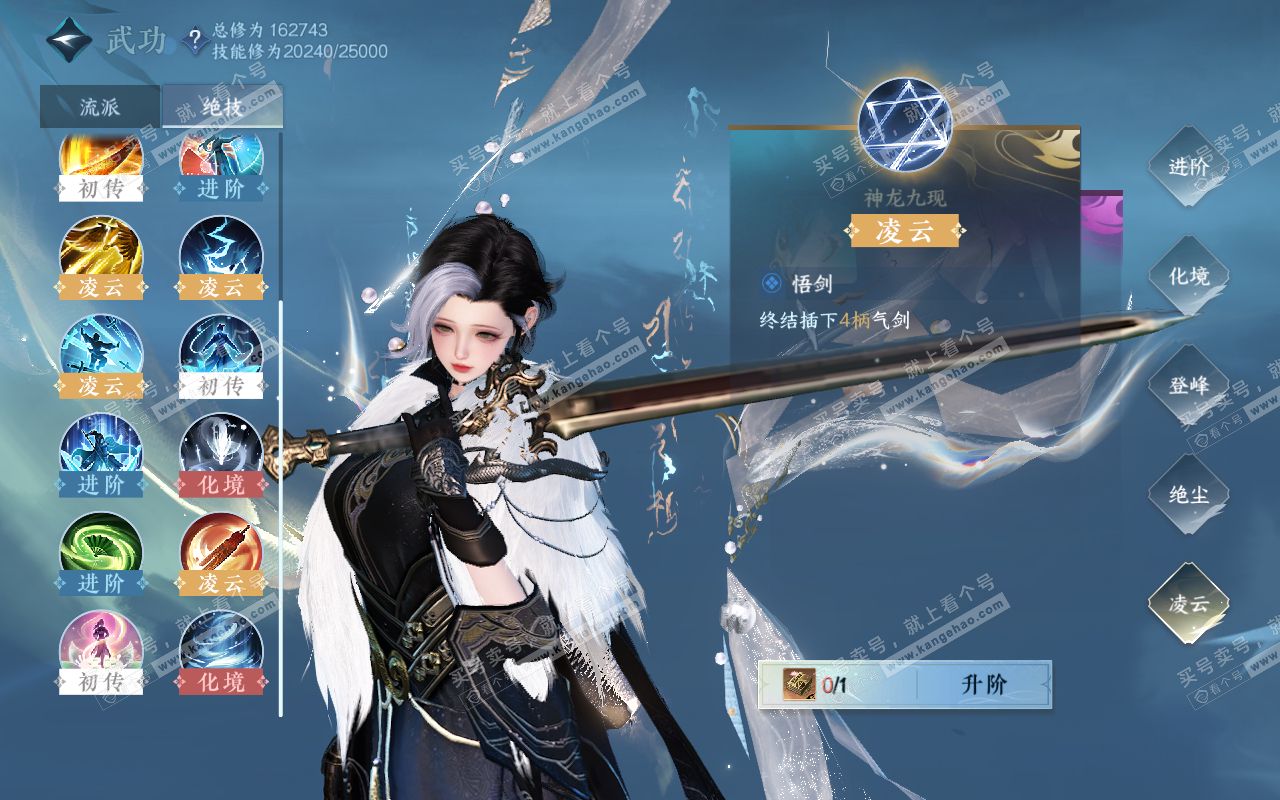Select the golden phoenix skill icon
The width and height of the screenshot is (1280, 800).
(x=101, y=248)
